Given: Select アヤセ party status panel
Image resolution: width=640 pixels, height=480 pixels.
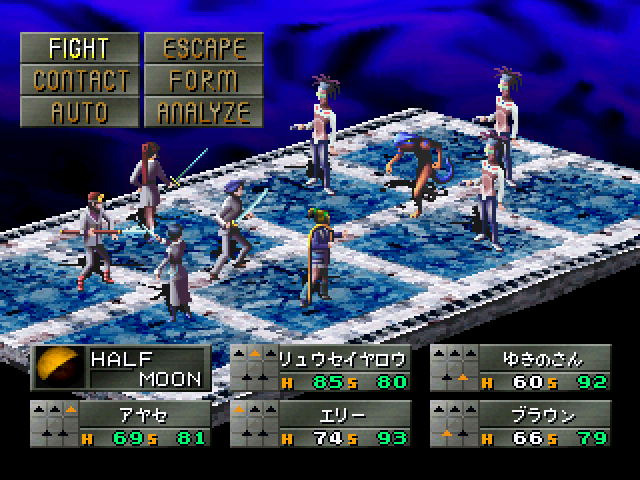Looking at the screenshot, I should (120, 423).
